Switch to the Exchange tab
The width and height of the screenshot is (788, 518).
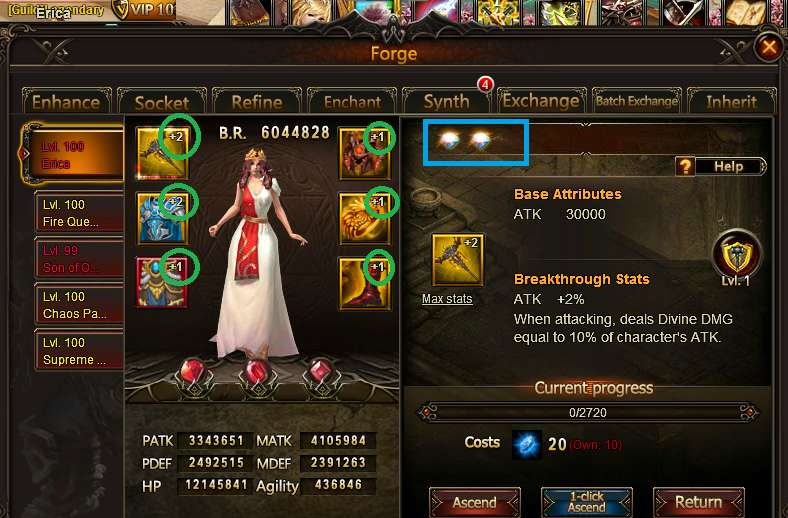click(x=540, y=101)
